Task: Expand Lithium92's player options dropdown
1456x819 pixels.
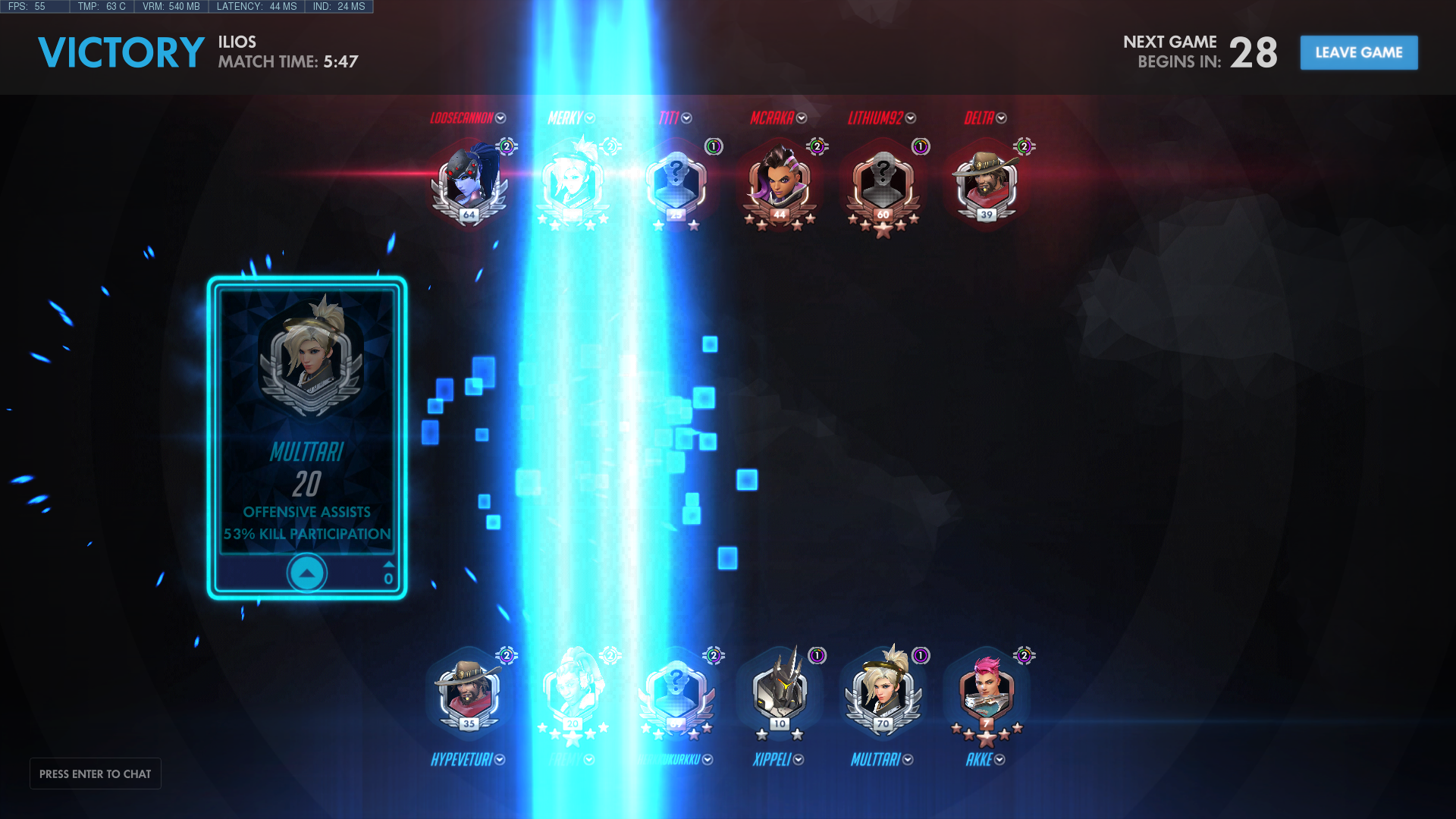Action: pos(911,118)
